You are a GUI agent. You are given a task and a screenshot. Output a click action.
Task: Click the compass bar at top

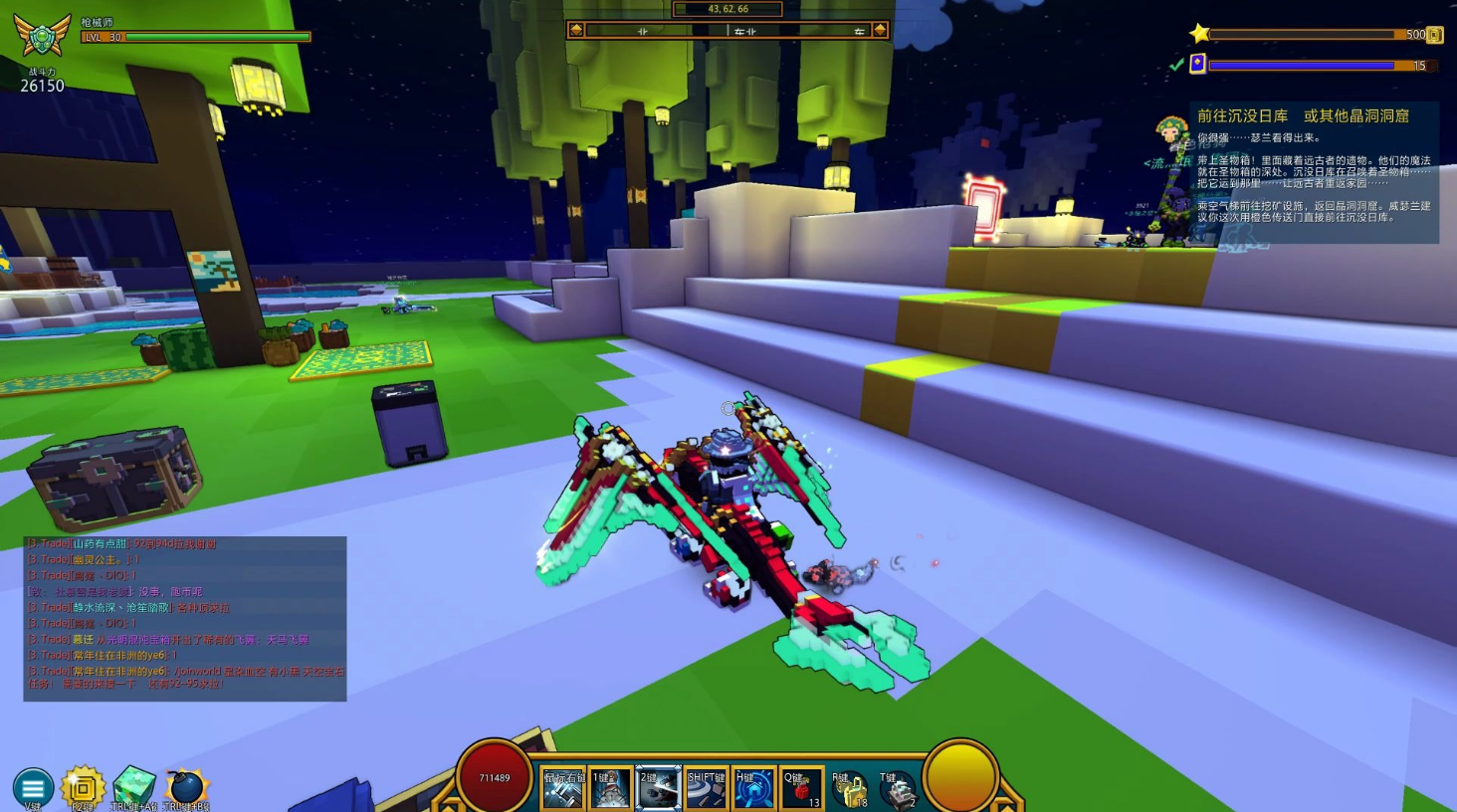[728, 31]
